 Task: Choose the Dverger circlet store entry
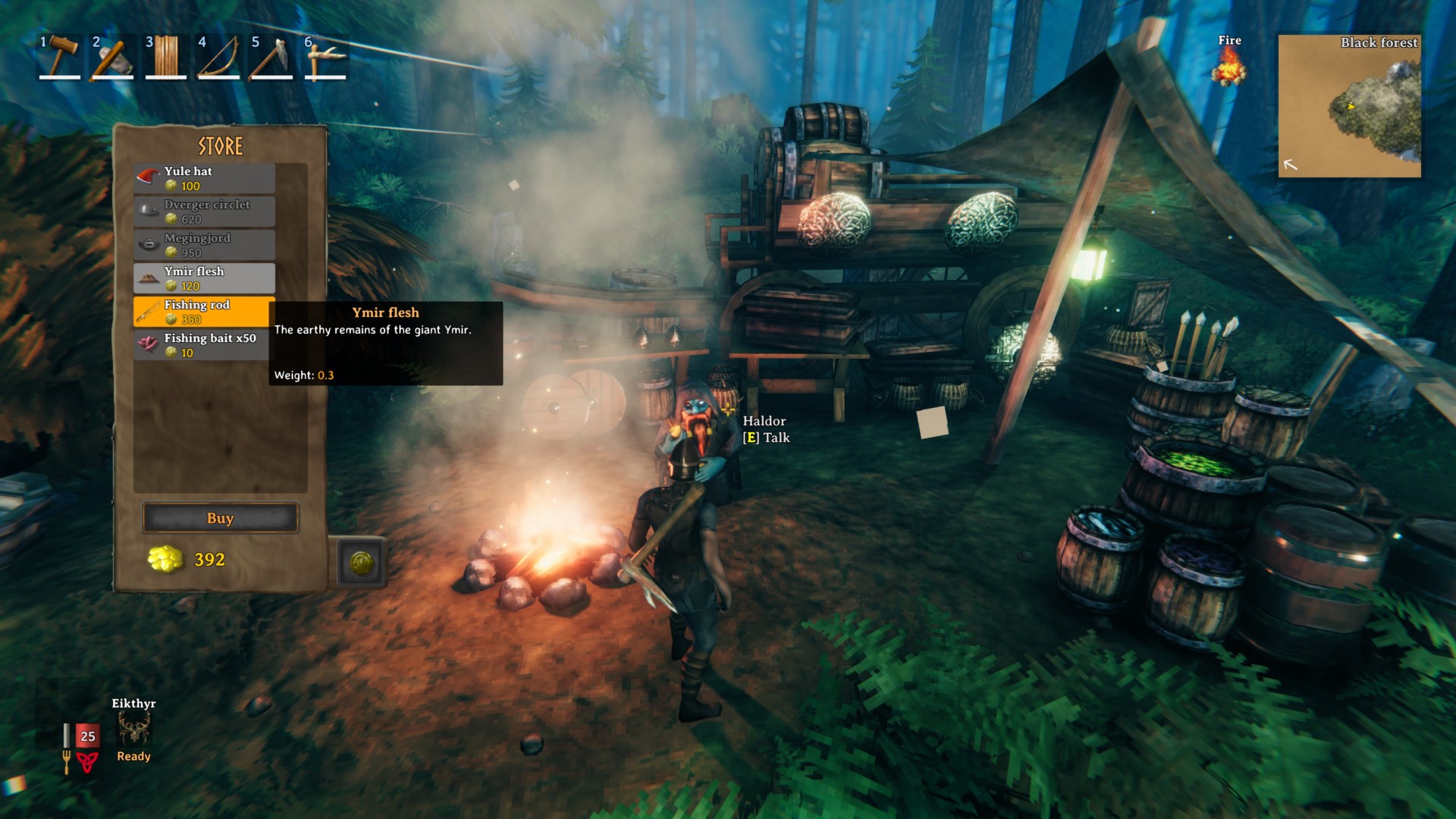pos(204,212)
